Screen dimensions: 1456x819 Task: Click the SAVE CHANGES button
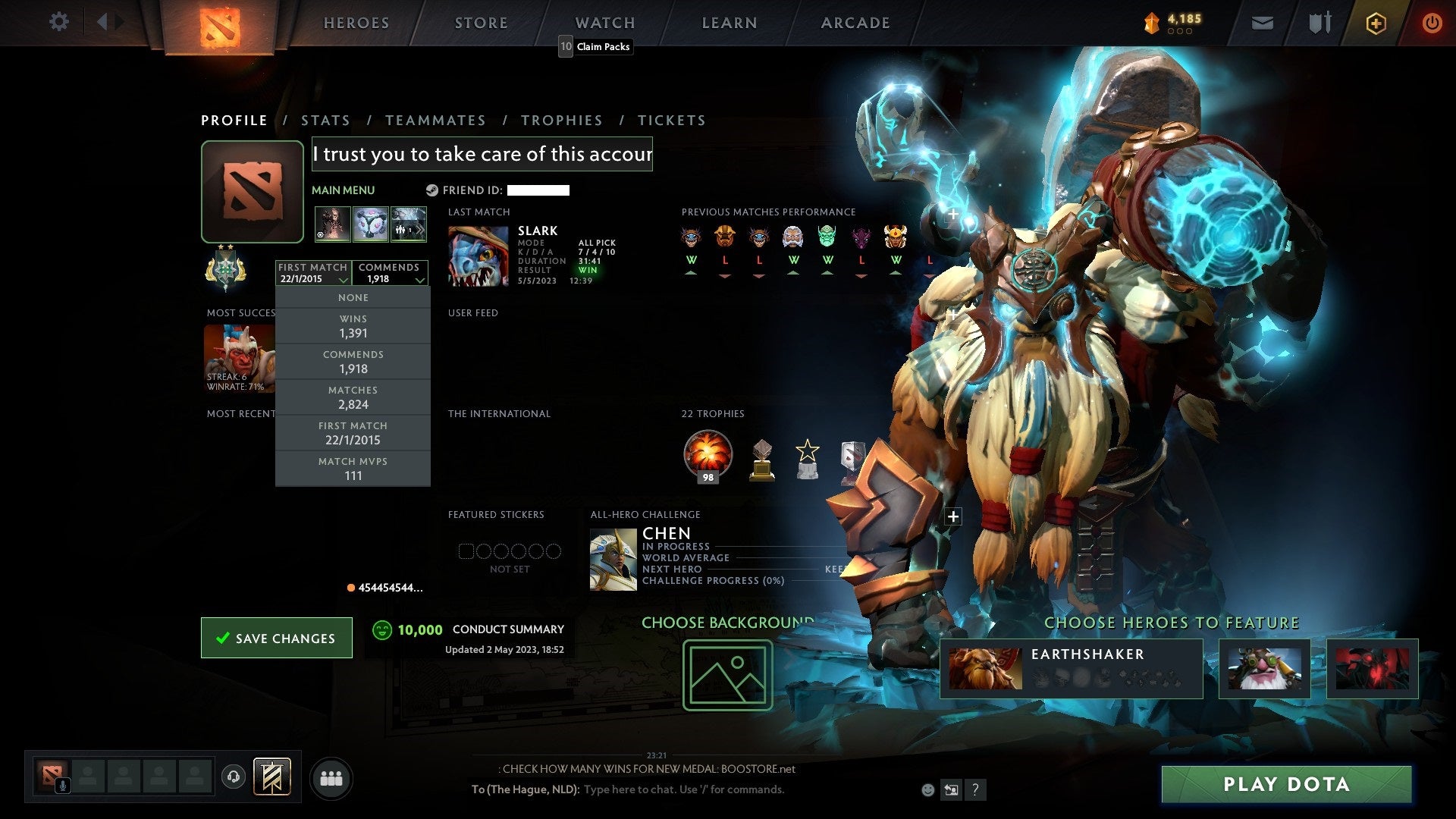coord(276,638)
